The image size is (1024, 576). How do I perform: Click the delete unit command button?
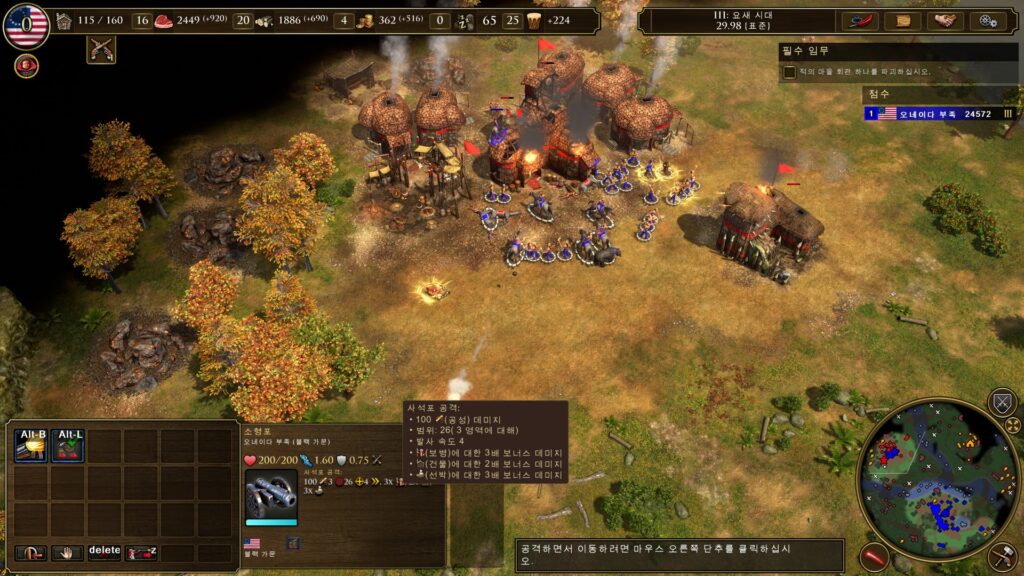pos(104,551)
